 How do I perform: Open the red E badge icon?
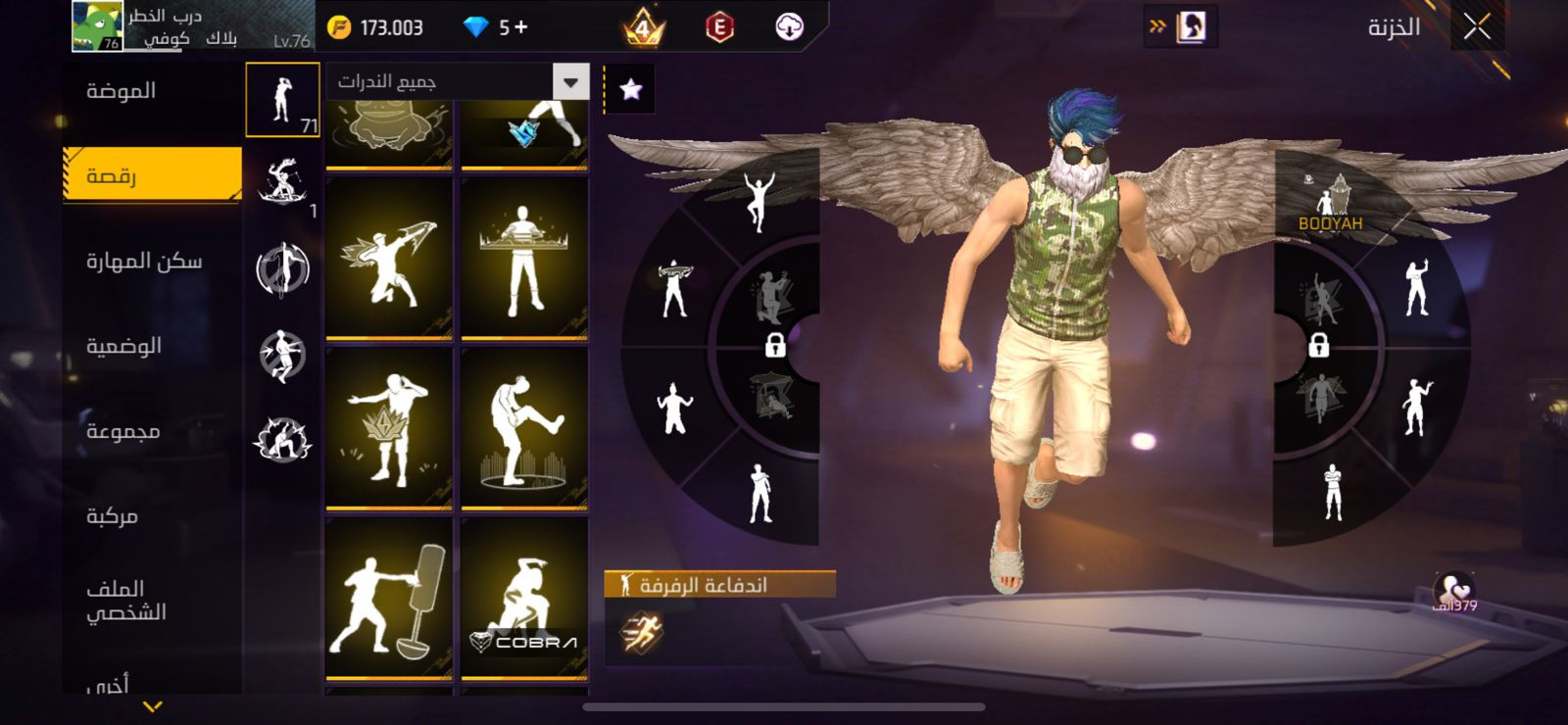coord(719,27)
